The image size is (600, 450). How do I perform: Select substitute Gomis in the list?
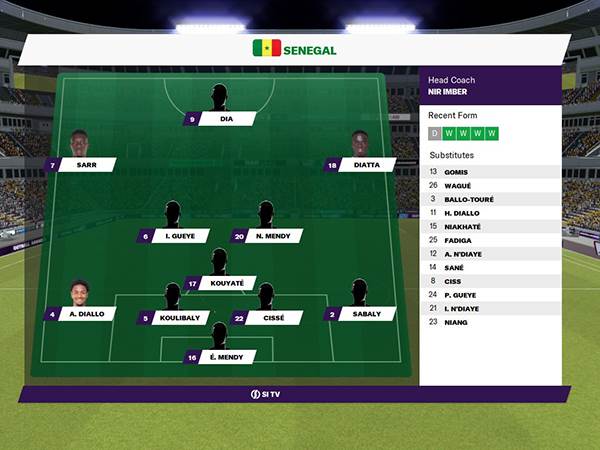pos(489,172)
